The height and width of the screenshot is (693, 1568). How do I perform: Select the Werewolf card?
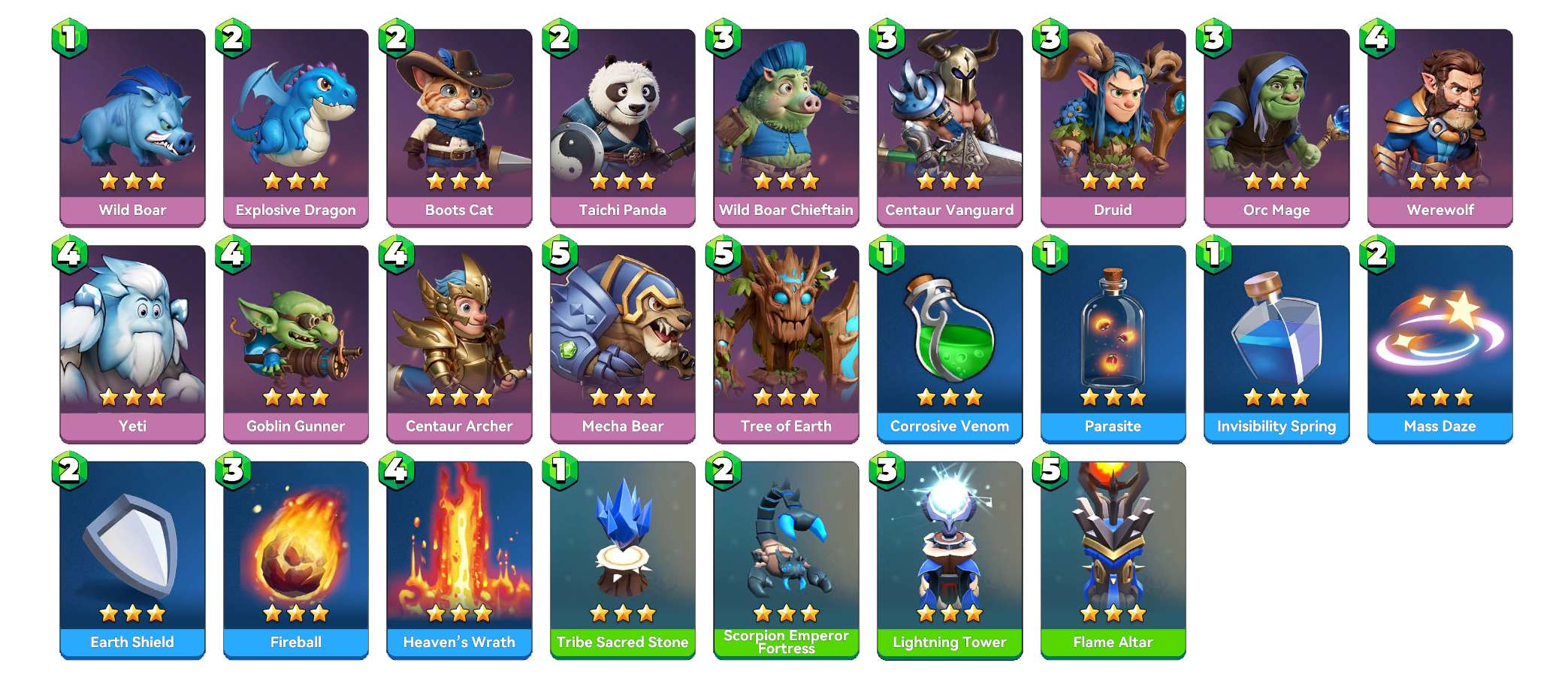point(1440,128)
